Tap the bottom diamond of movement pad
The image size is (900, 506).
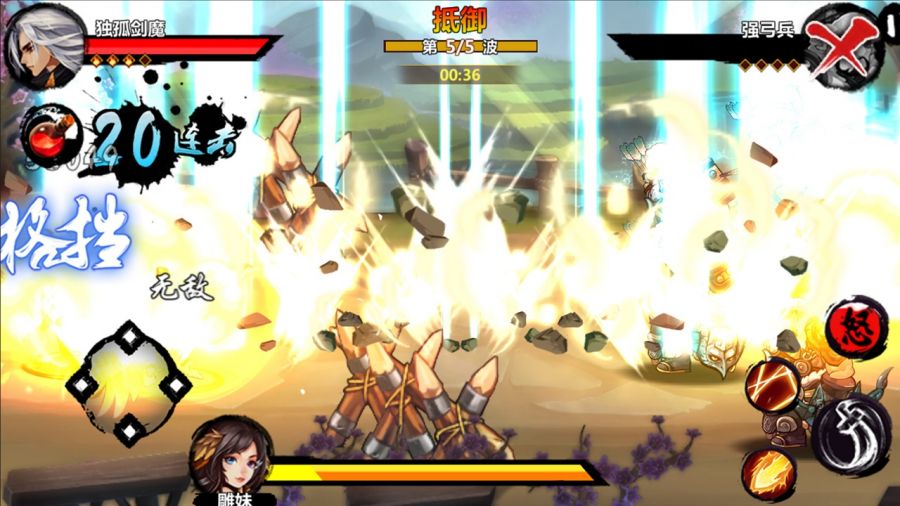pos(129,431)
